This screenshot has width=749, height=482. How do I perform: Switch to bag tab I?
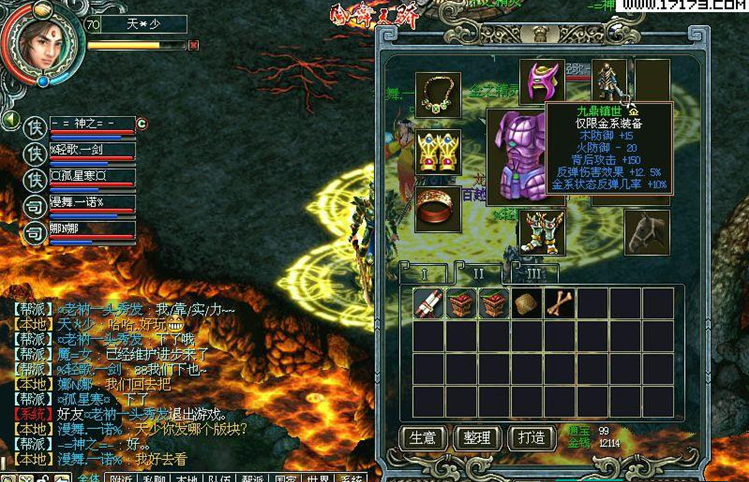424,273
